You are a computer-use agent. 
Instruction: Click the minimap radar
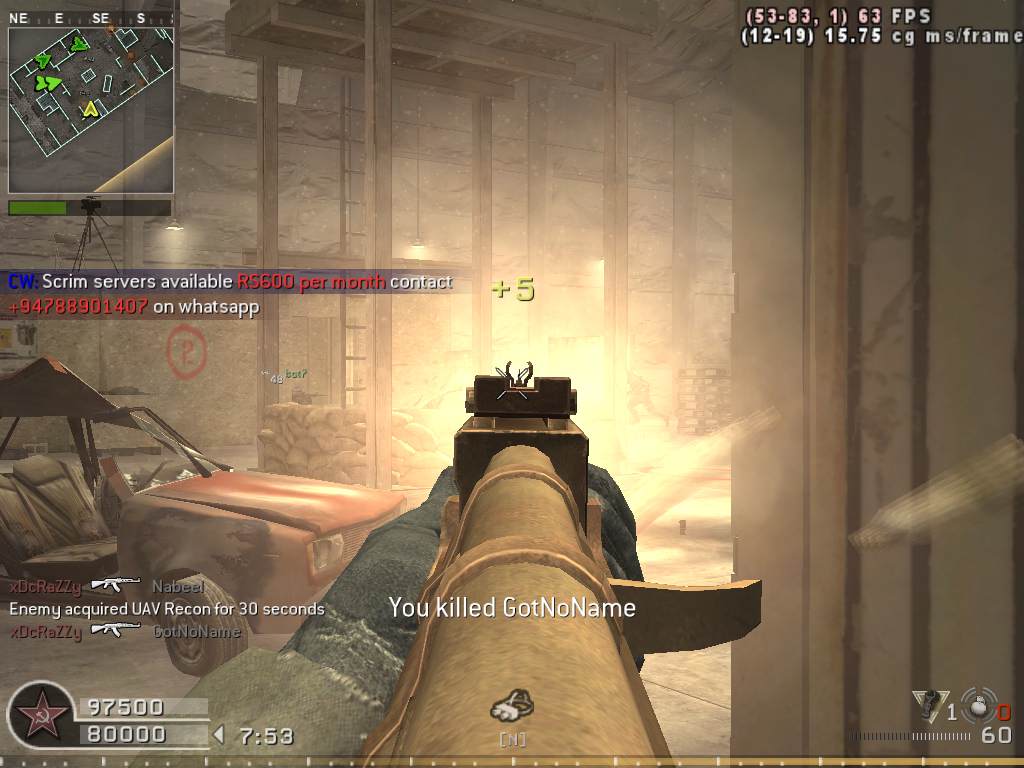click(91, 110)
